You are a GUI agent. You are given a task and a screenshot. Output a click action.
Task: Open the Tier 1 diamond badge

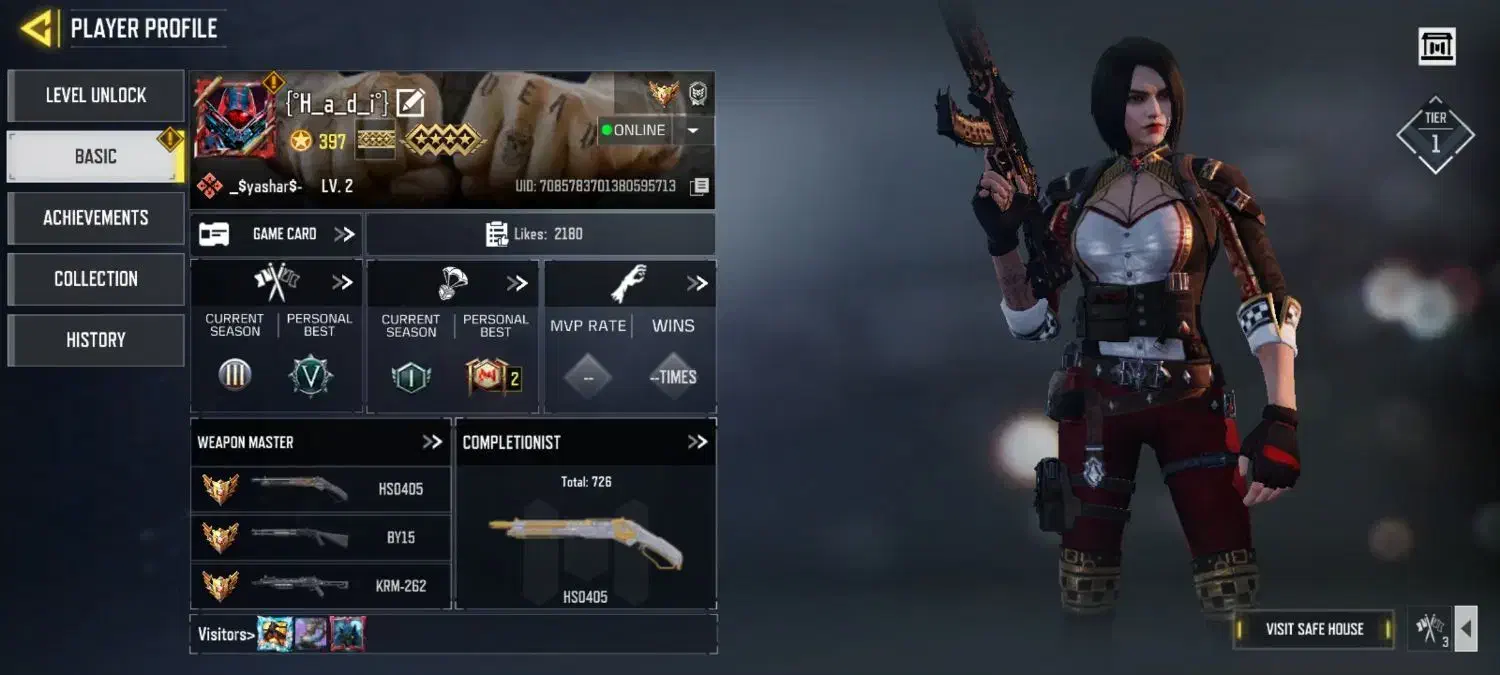pos(1435,135)
